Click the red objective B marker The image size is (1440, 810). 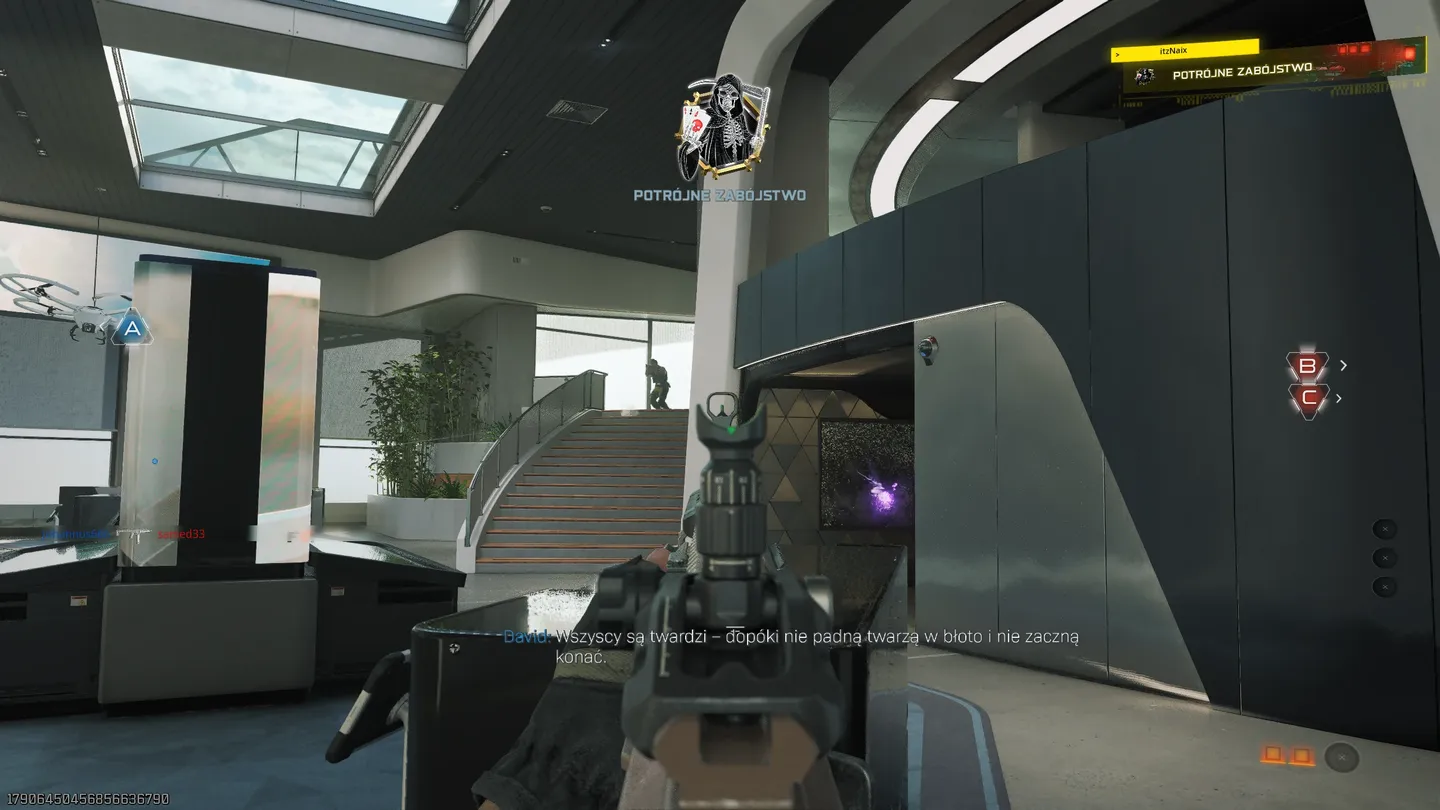pos(1310,365)
